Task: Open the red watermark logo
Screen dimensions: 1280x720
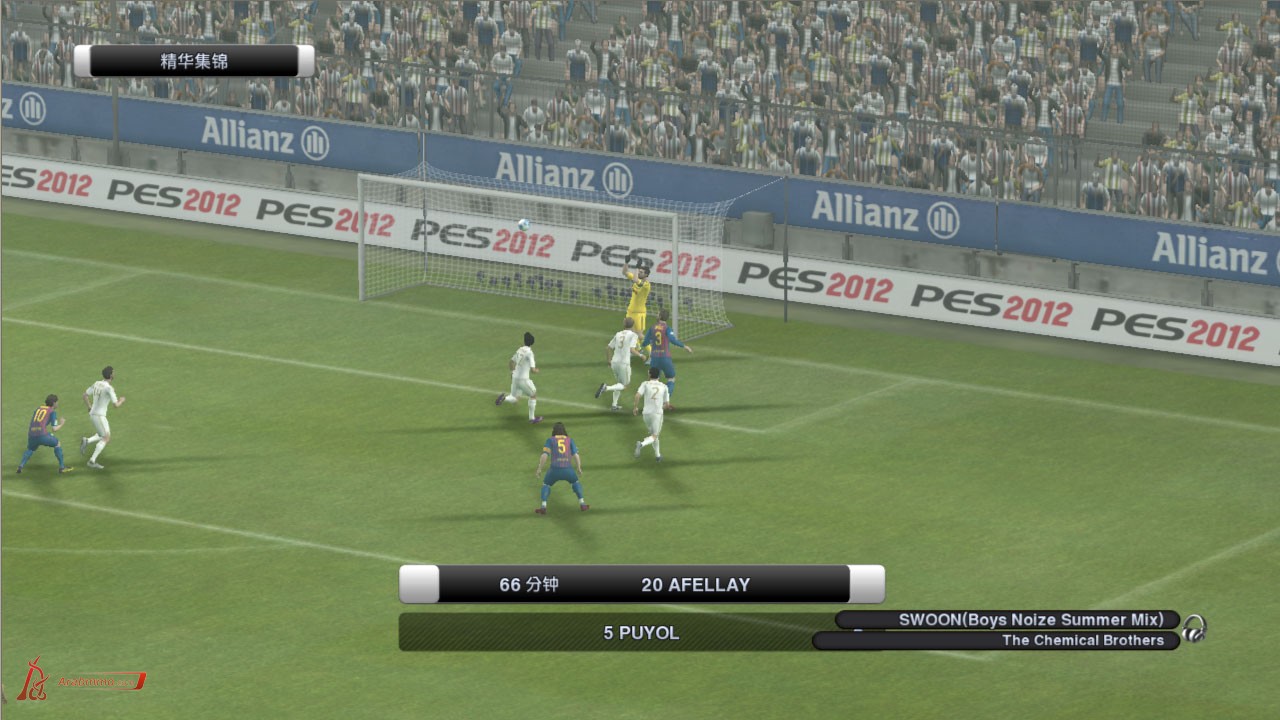Action: pos(80,681)
